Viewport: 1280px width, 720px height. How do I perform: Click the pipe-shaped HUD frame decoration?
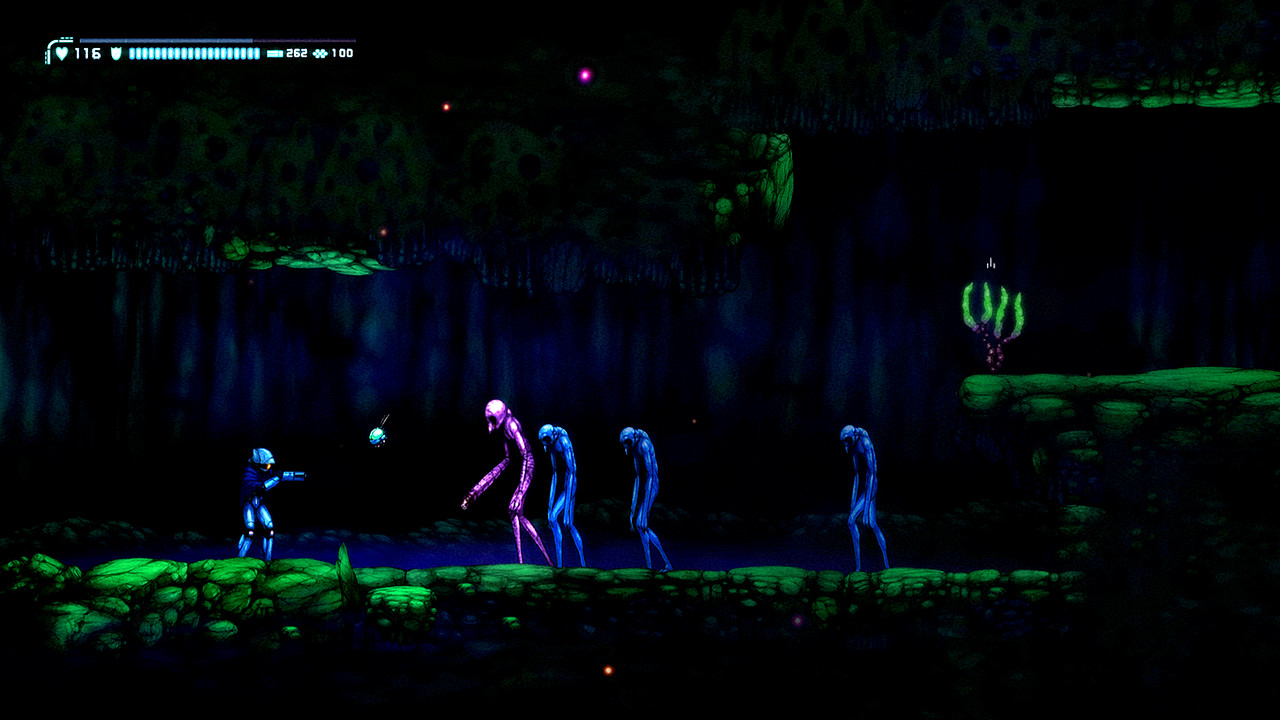pos(48,48)
